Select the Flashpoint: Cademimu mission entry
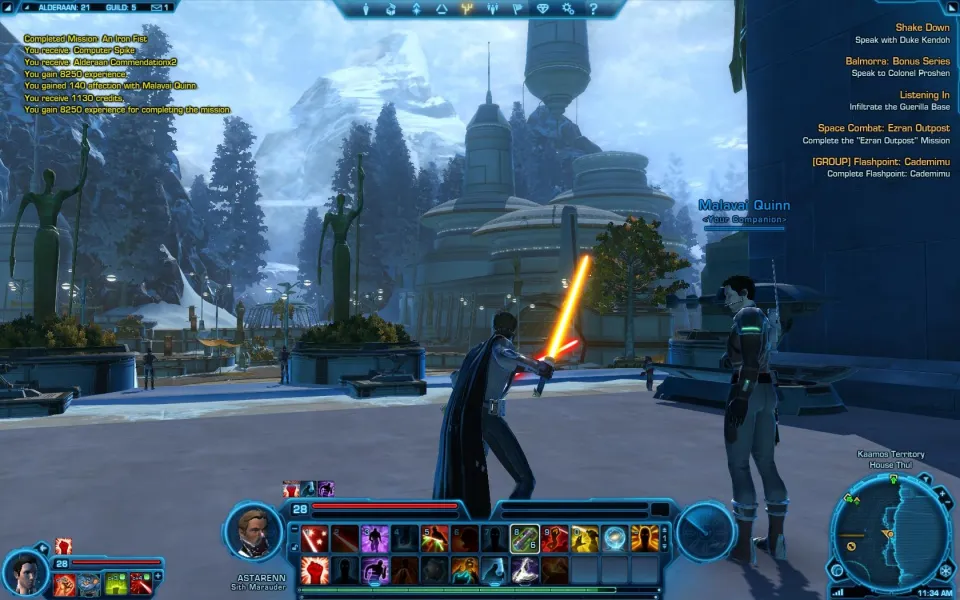 click(x=880, y=161)
